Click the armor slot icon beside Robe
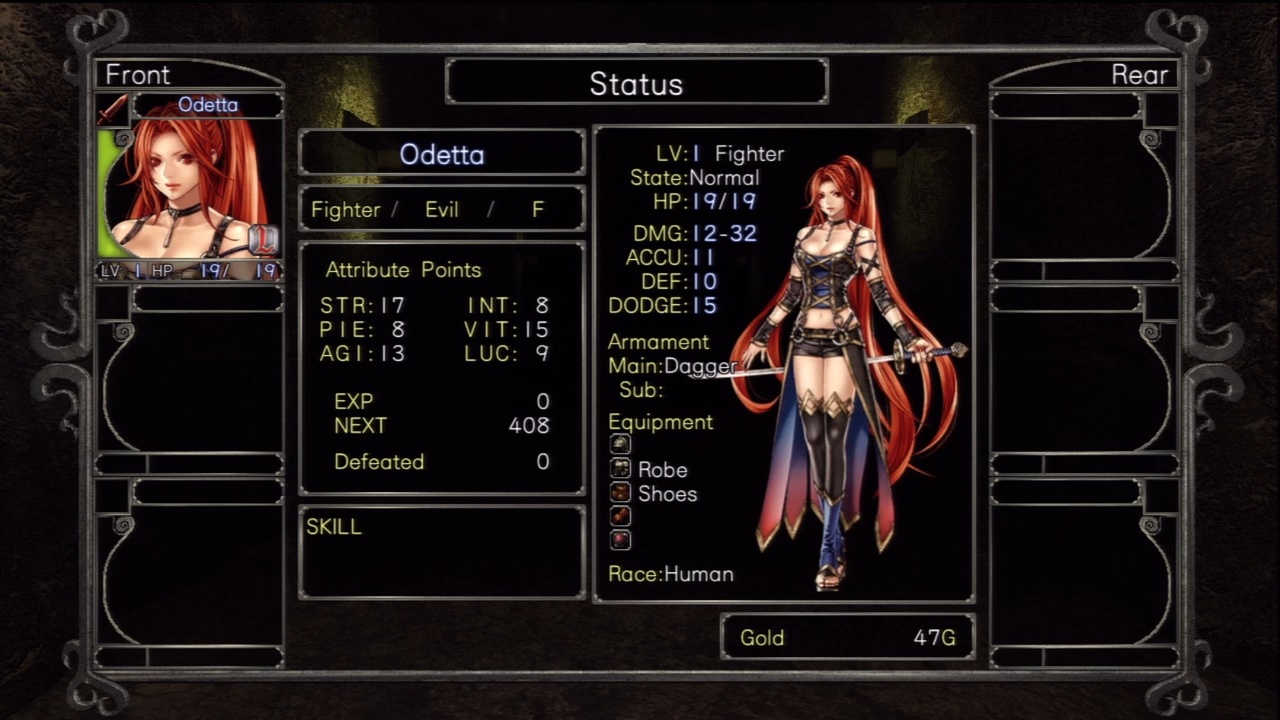The width and height of the screenshot is (1280, 720). point(620,469)
